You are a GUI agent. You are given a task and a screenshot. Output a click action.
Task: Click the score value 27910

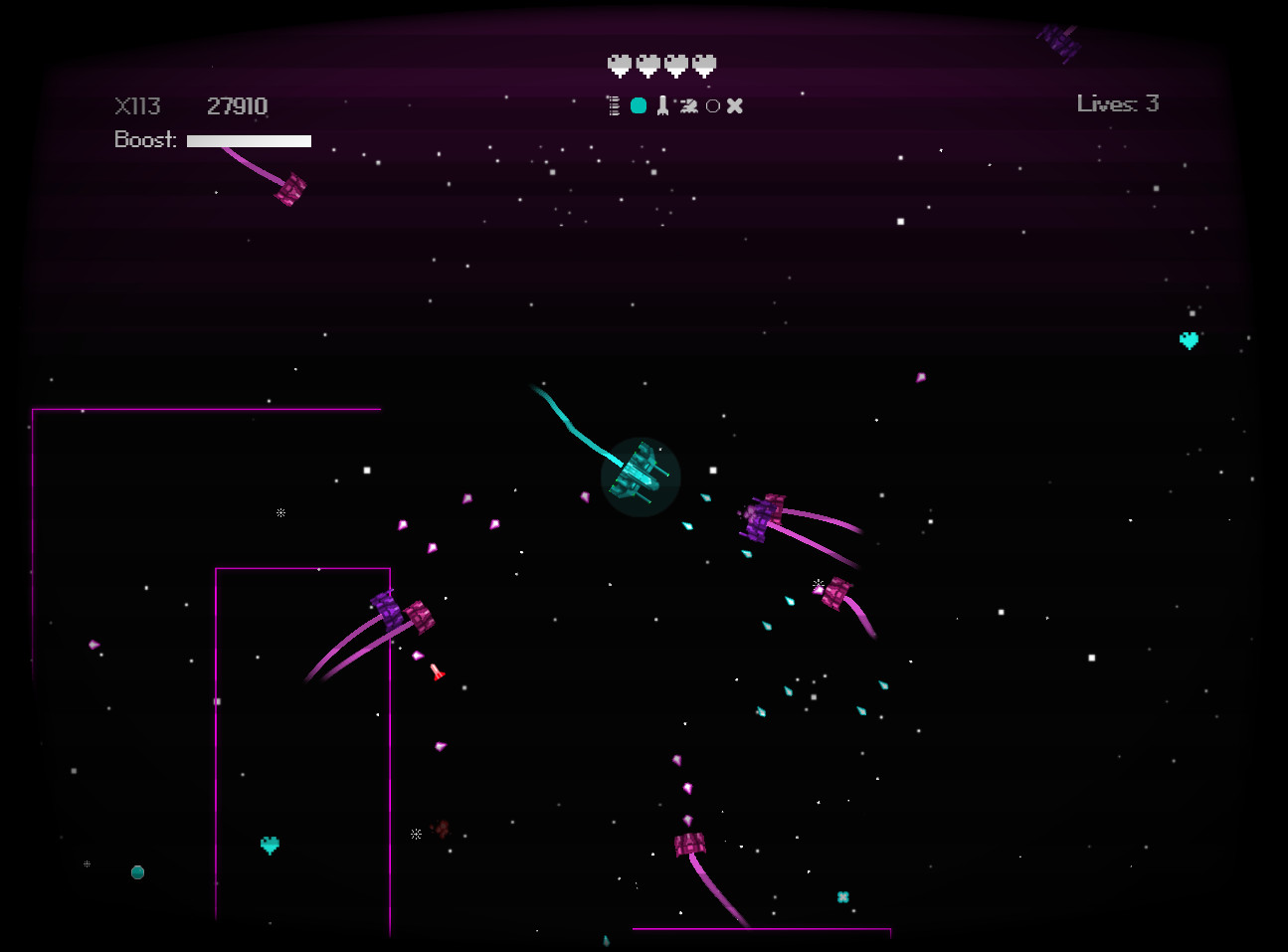pyautogui.click(x=236, y=104)
